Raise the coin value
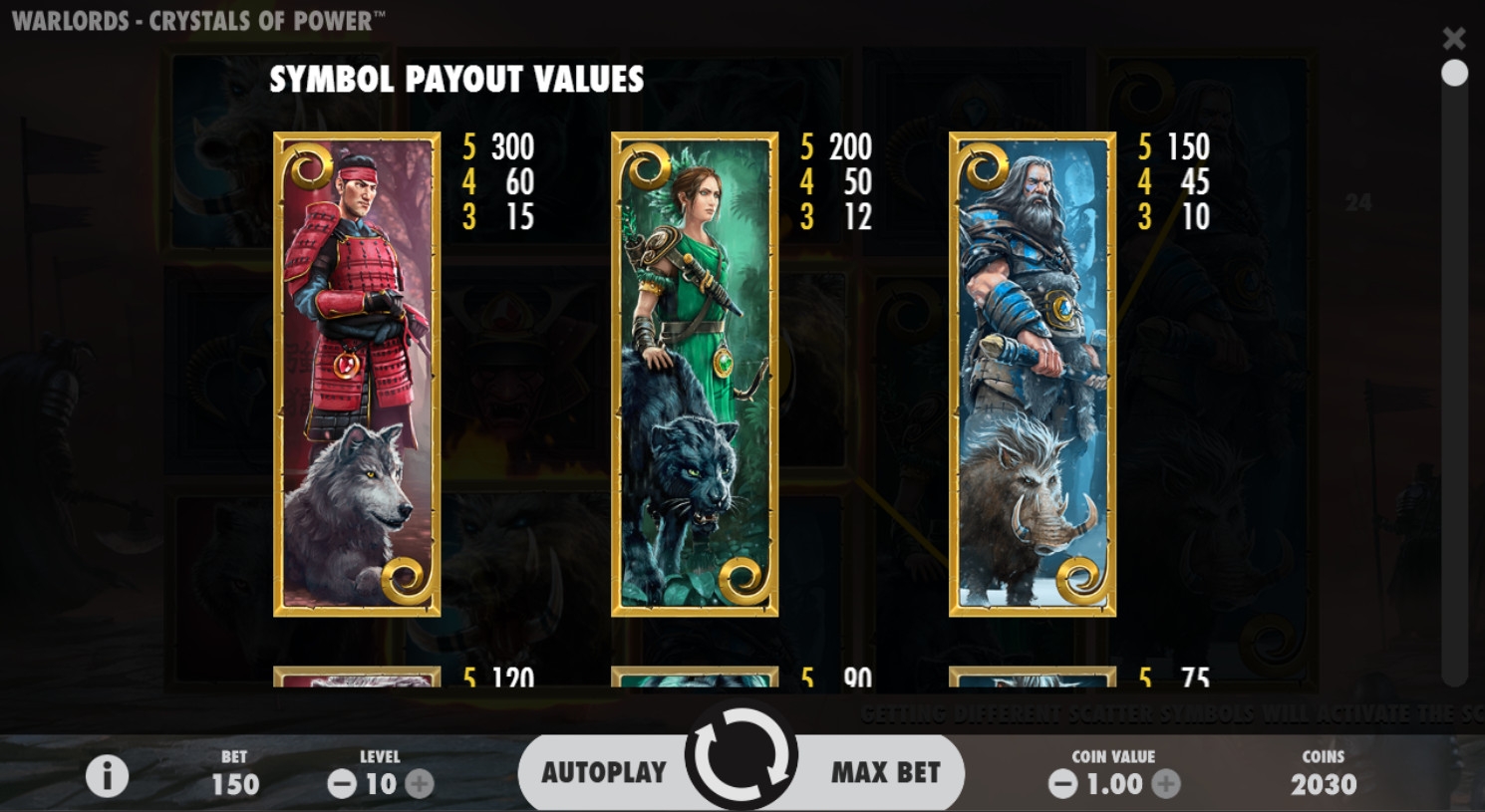Screen dimensions: 1485x812 (x=1166, y=784)
